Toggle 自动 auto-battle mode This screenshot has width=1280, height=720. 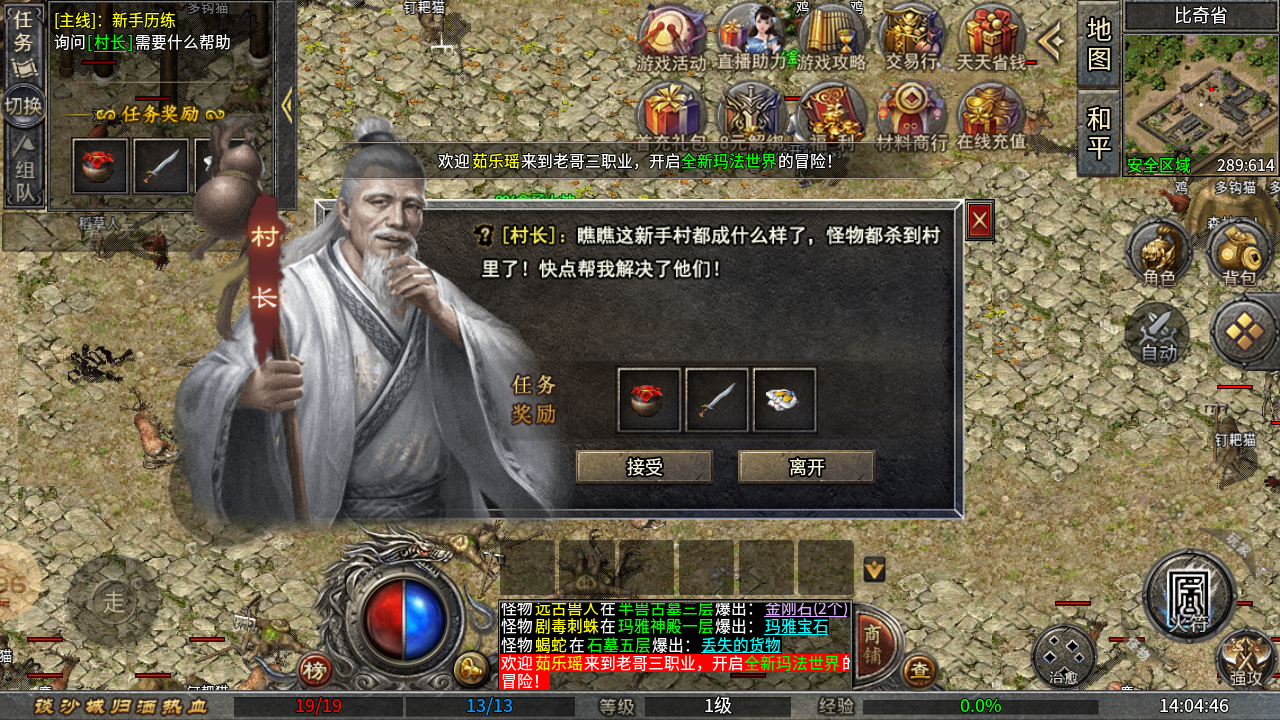coord(1158,333)
